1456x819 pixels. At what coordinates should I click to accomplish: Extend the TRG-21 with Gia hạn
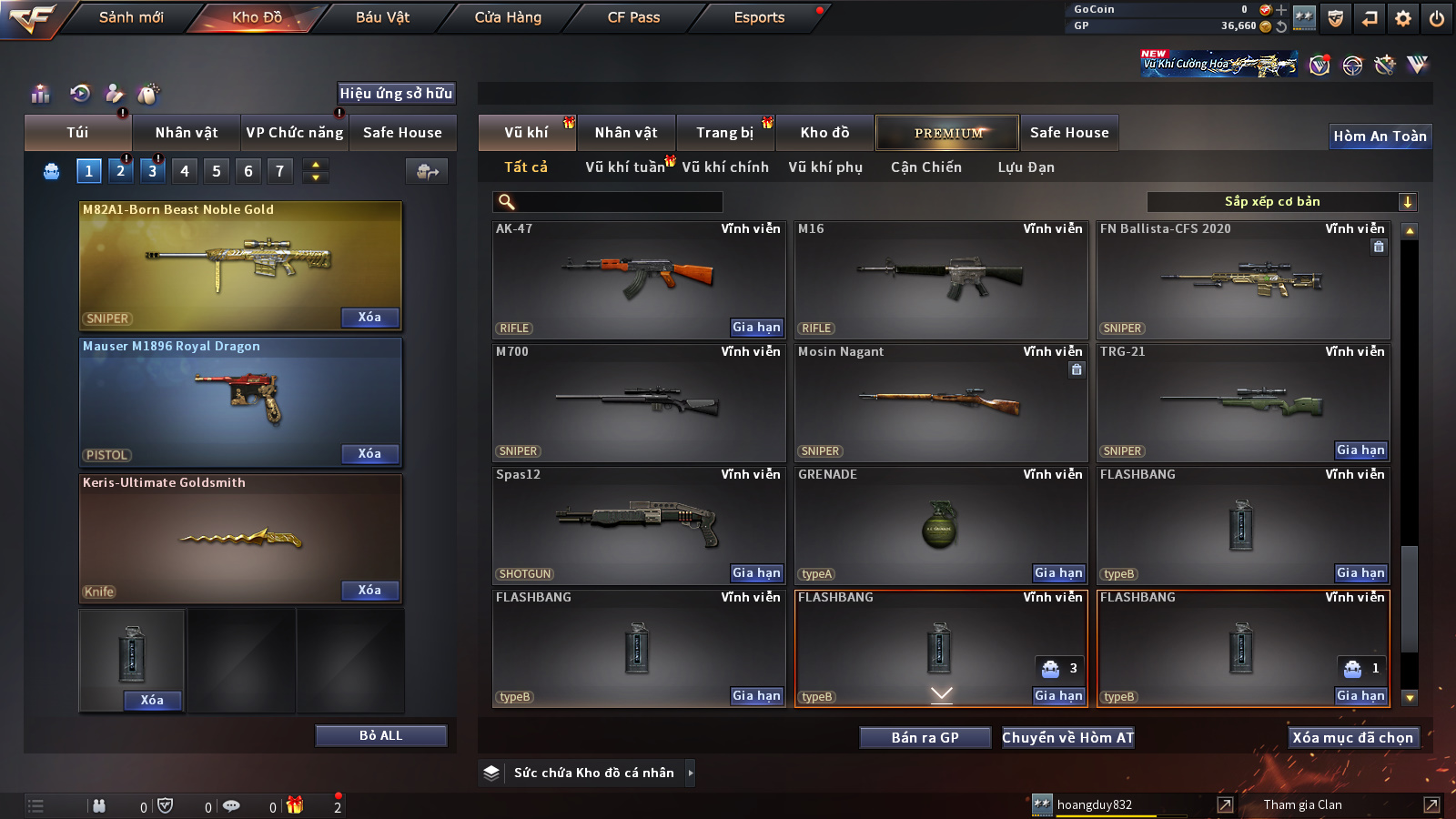click(x=1360, y=450)
